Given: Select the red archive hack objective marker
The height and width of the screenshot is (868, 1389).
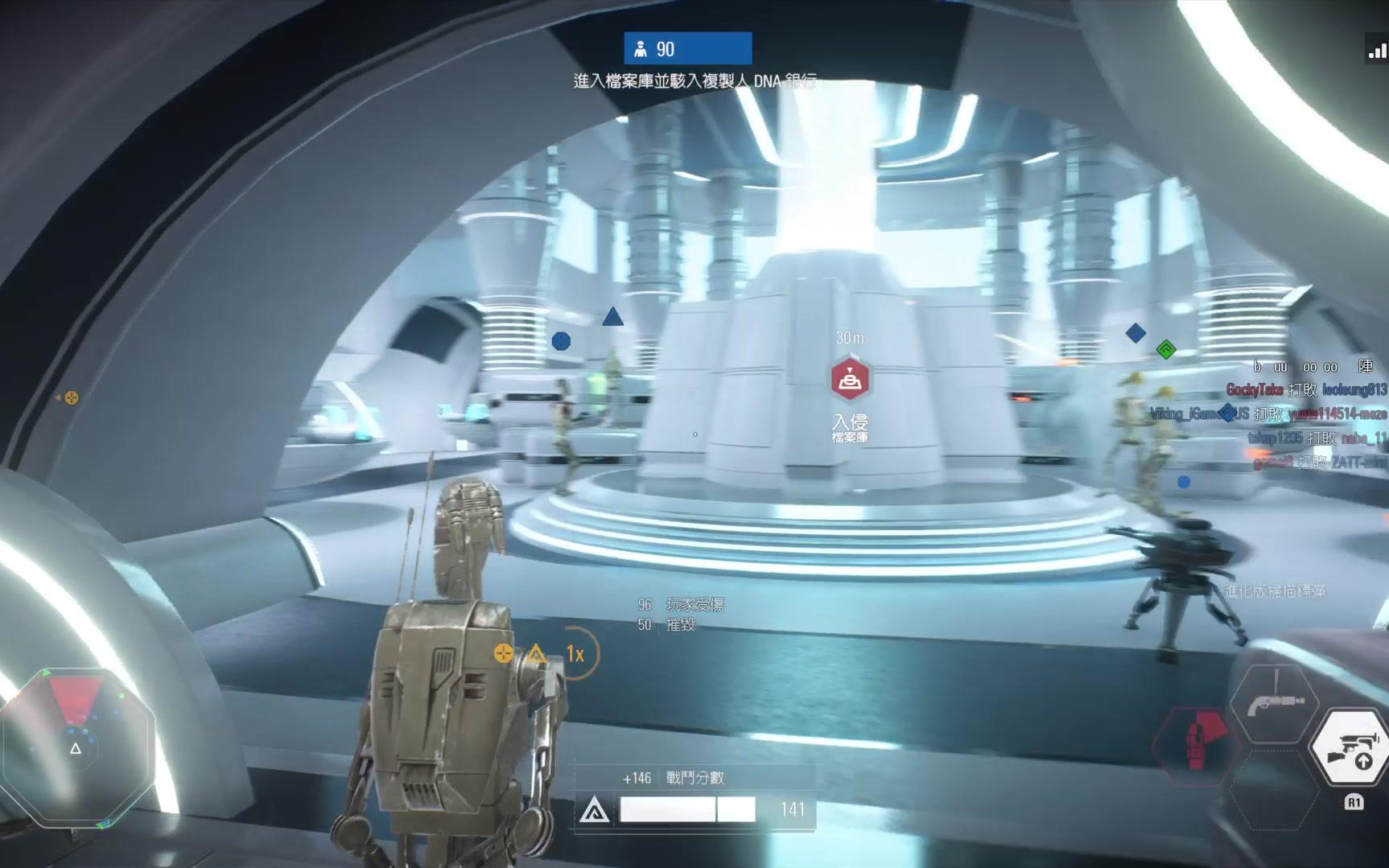Looking at the screenshot, I should click(850, 379).
